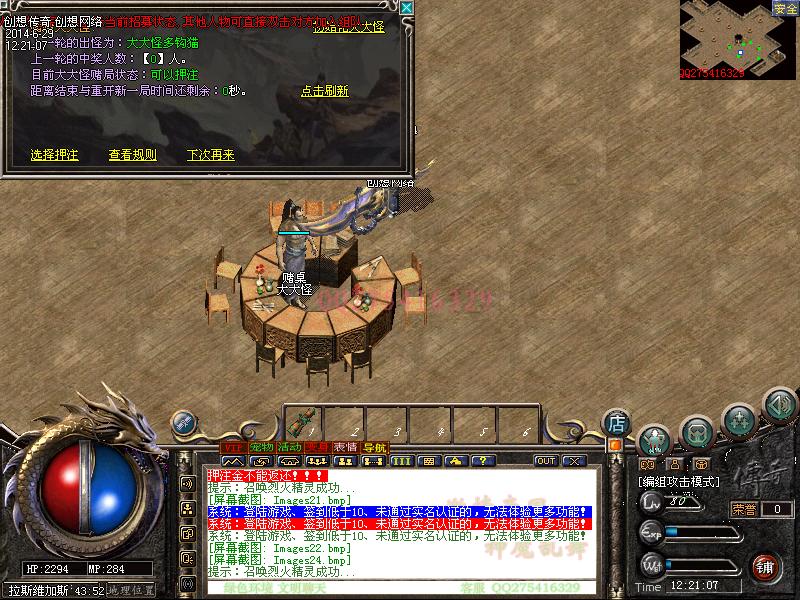Select the 导航 navigation tab
This screenshot has width=800, height=600.
click(x=374, y=447)
